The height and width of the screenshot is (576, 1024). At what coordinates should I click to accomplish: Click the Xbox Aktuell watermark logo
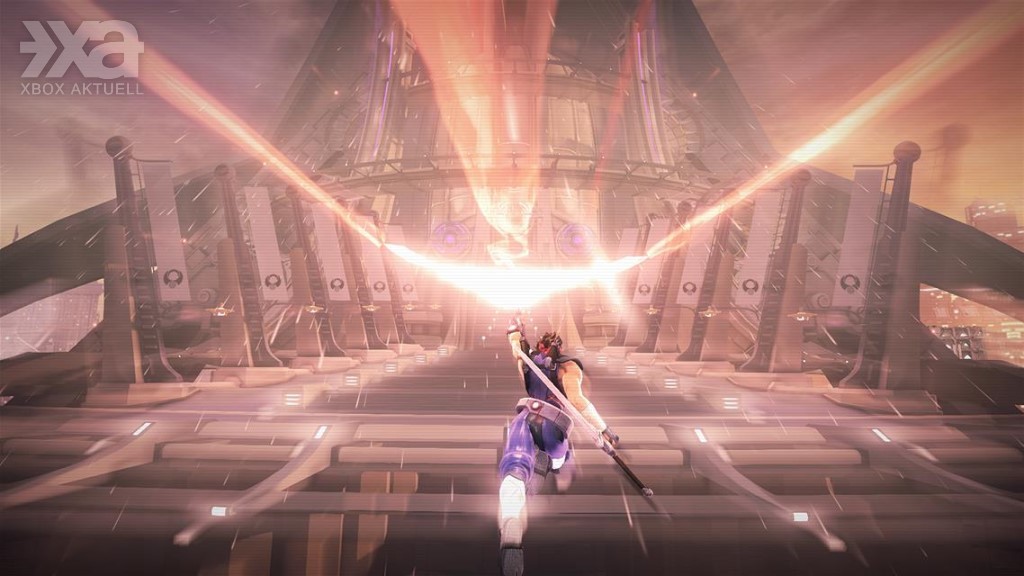pos(82,58)
